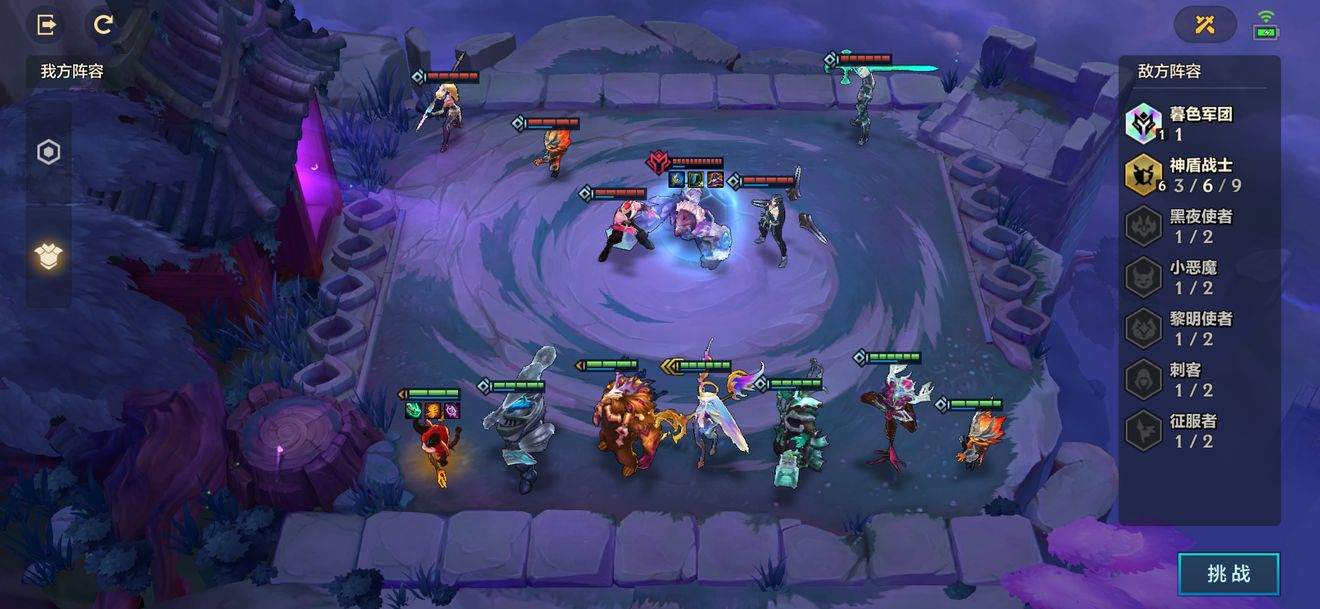Viewport: 1320px width, 609px height.
Task: Open the 我方阵容 lineup label
Action: (x=72, y=72)
